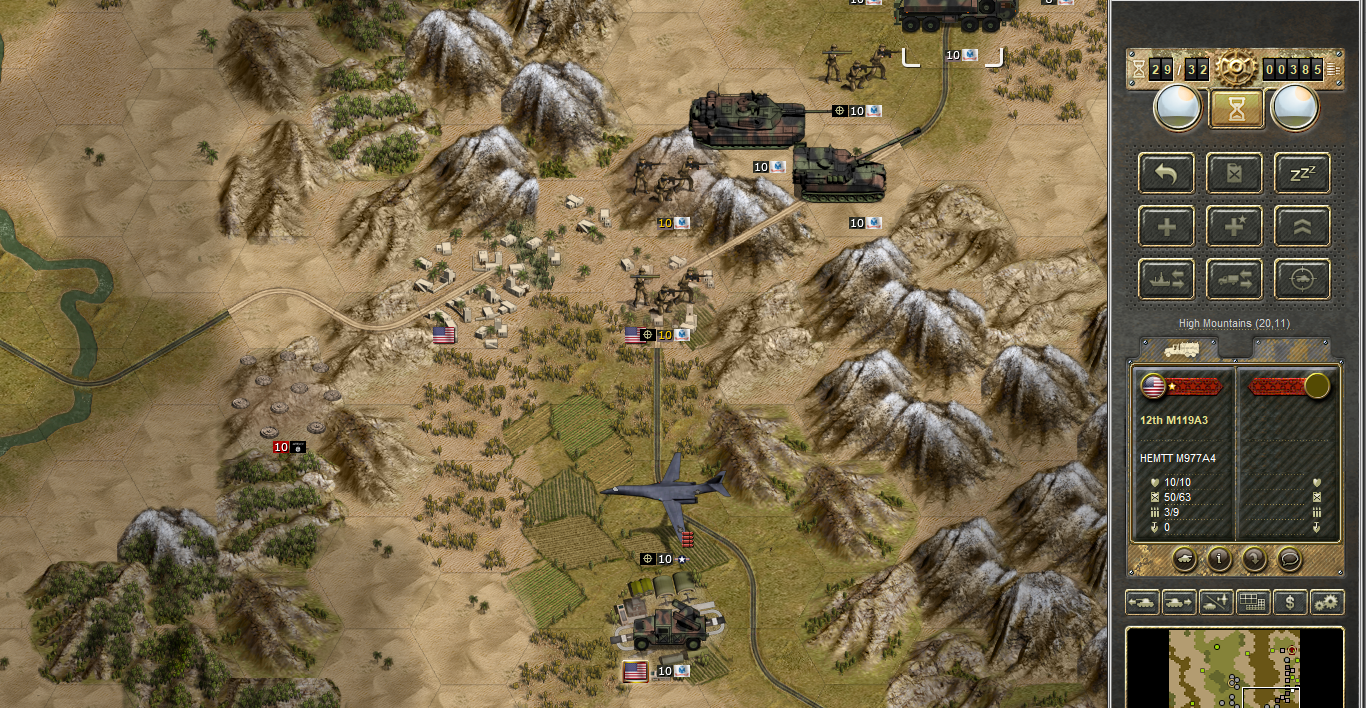The height and width of the screenshot is (708, 1366).
Task: Toggle truck transport mount button
Action: (1234, 279)
